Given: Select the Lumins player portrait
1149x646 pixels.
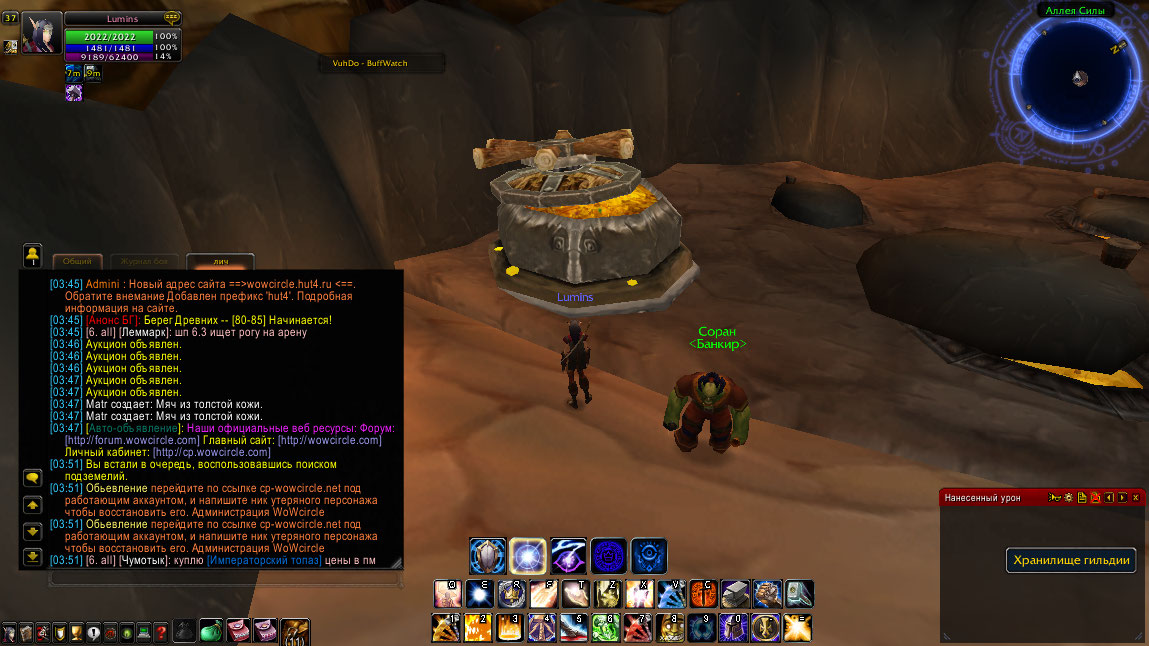Looking at the screenshot, I should (42, 33).
